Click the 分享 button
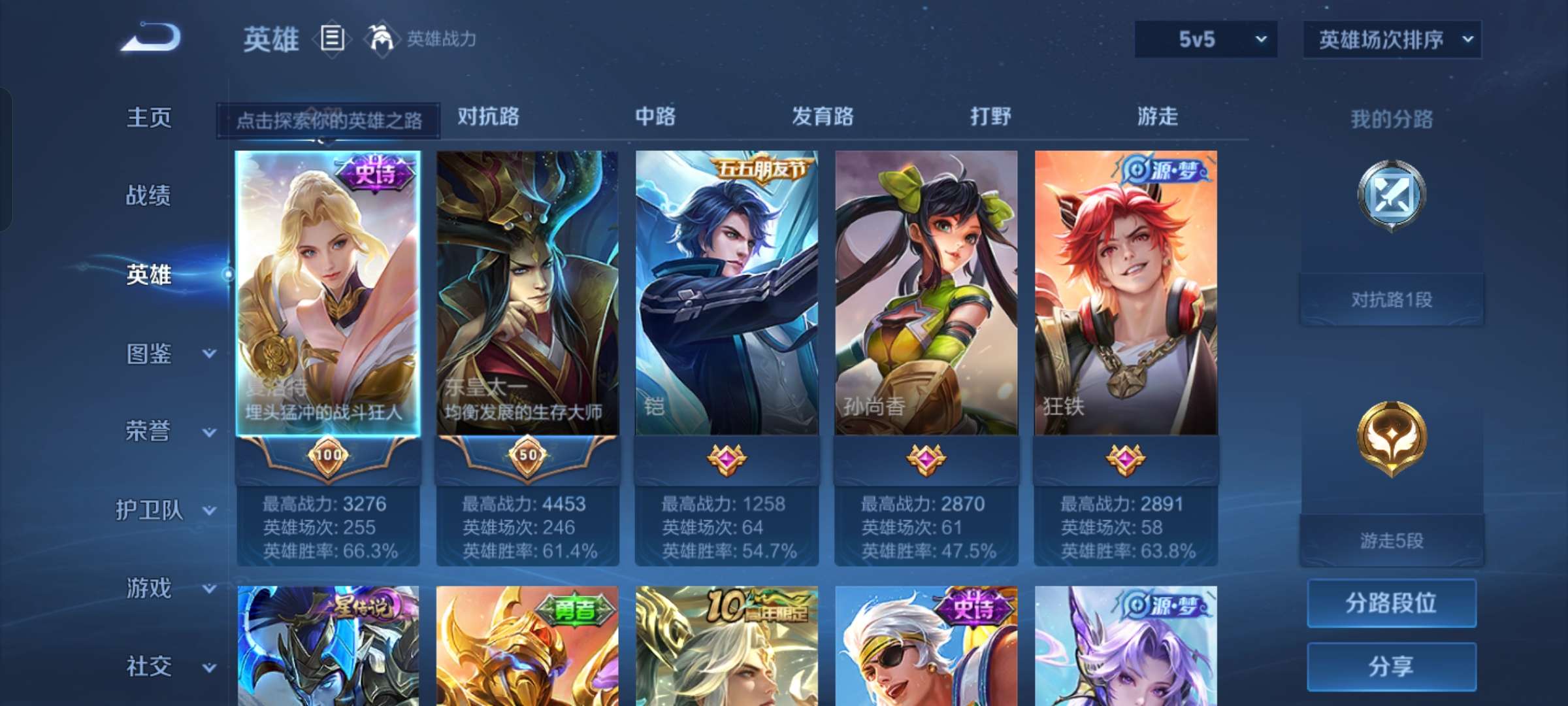The width and height of the screenshot is (1568, 706). 1391,665
